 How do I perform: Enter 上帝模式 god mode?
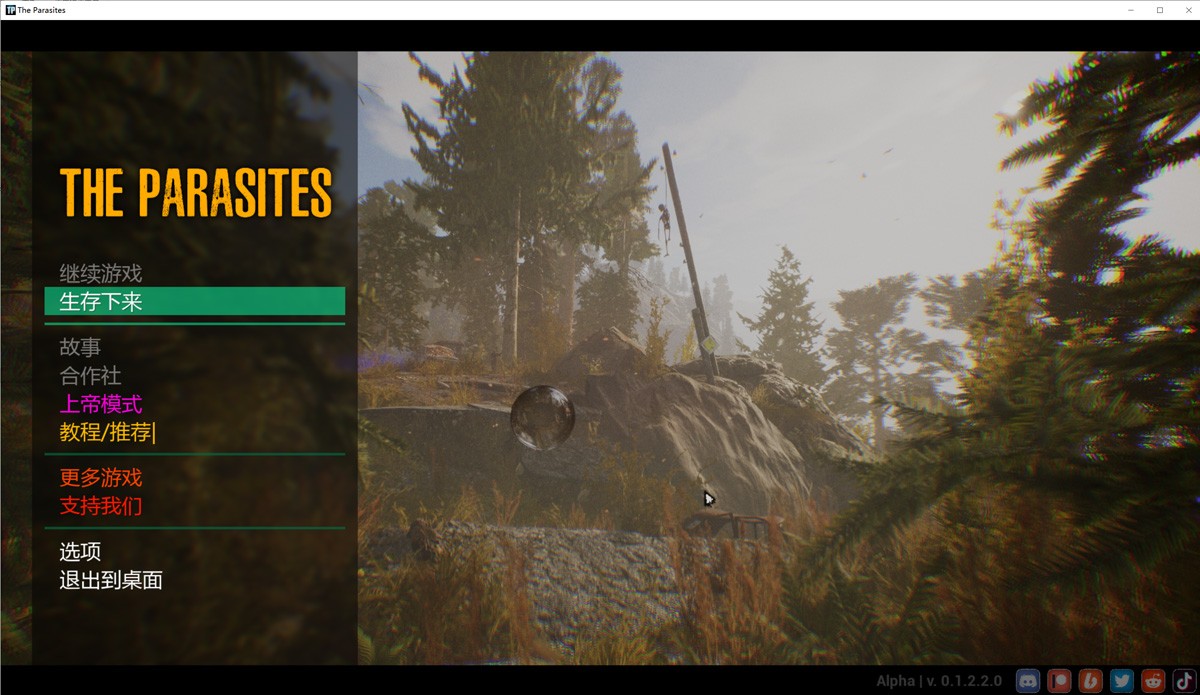click(100, 404)
